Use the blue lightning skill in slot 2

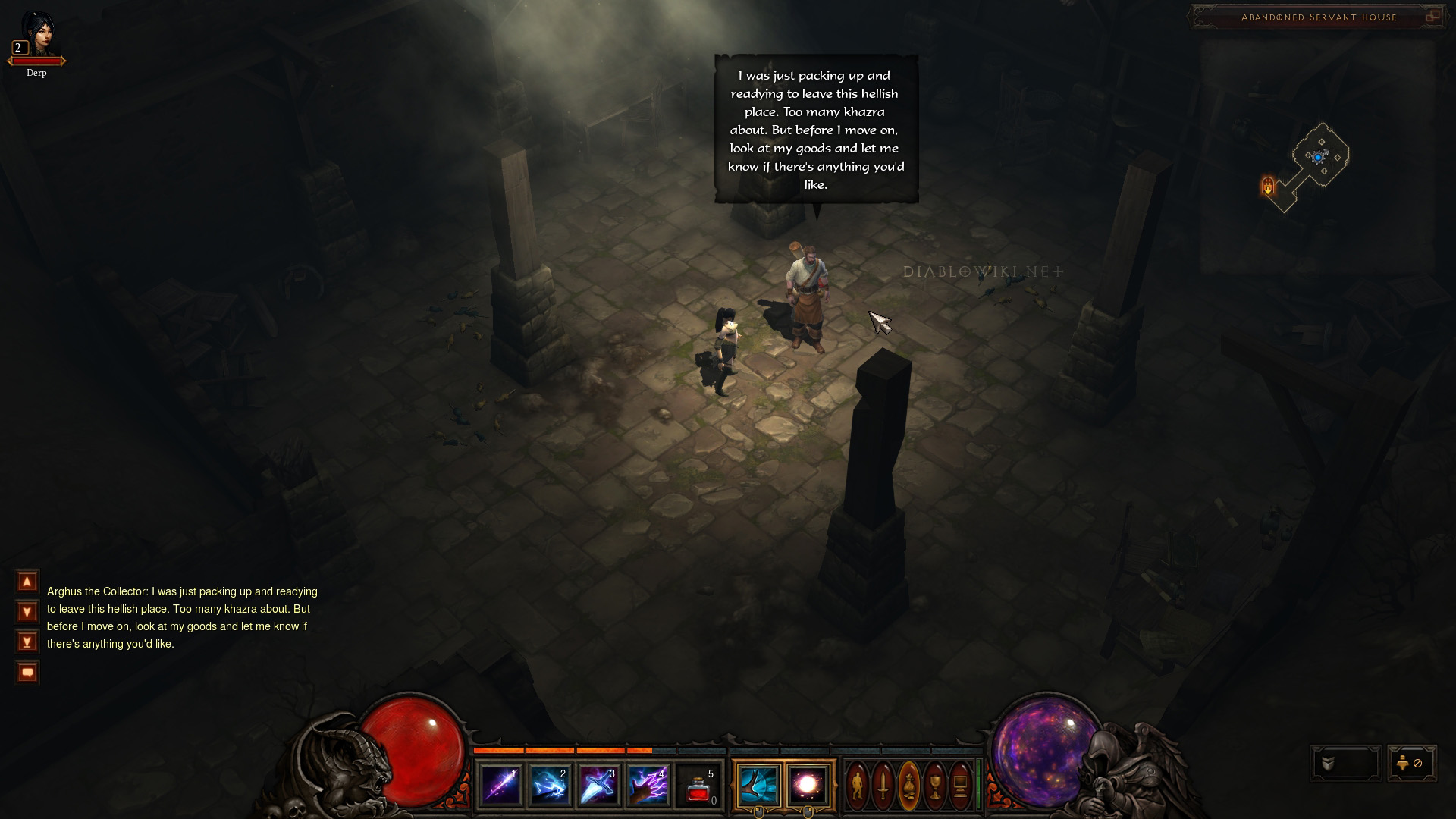(550, 786)
